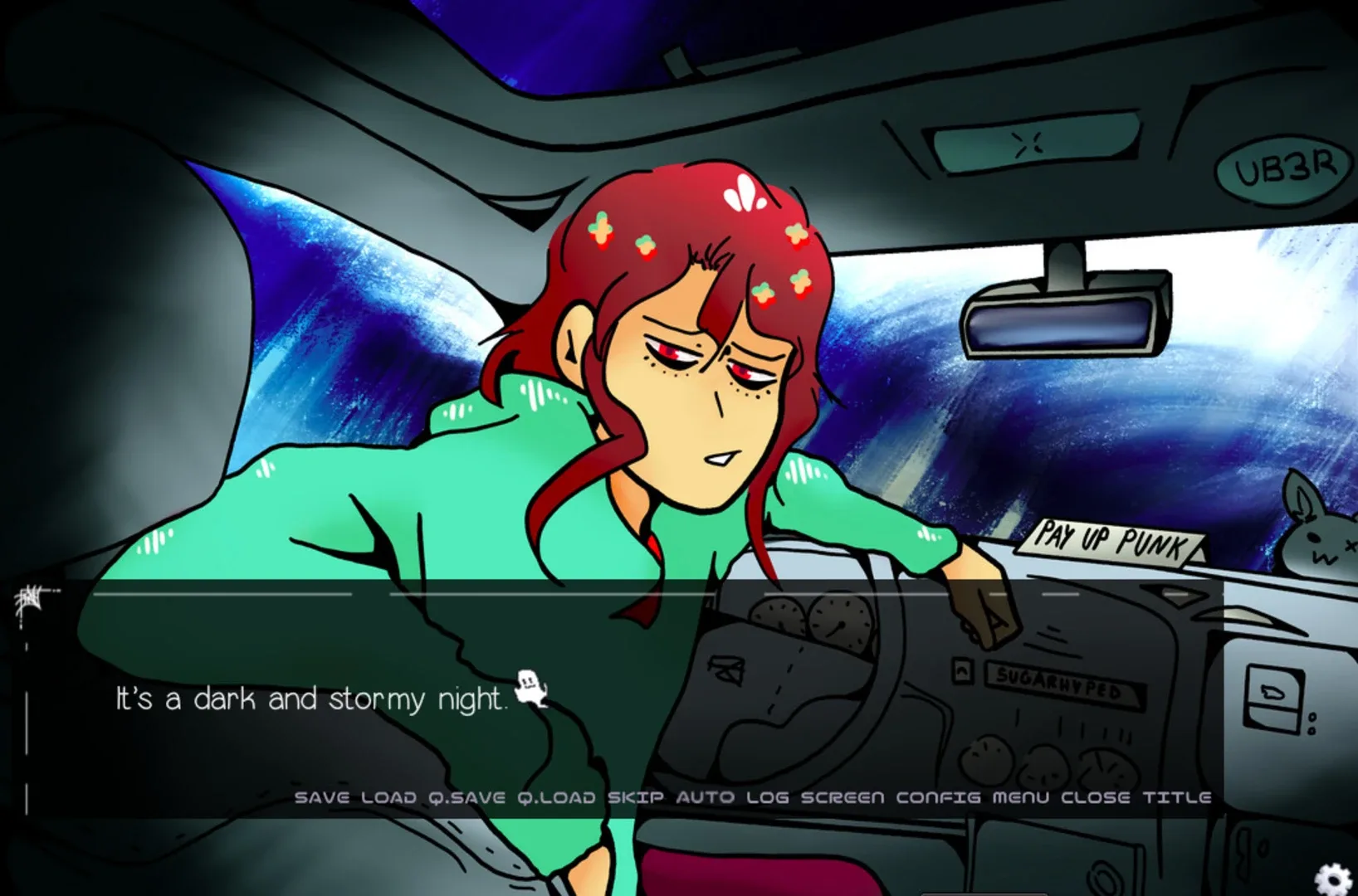The image size is (1358, 896).
Task: Open the LOAD screen
Action: pos(389,797)
